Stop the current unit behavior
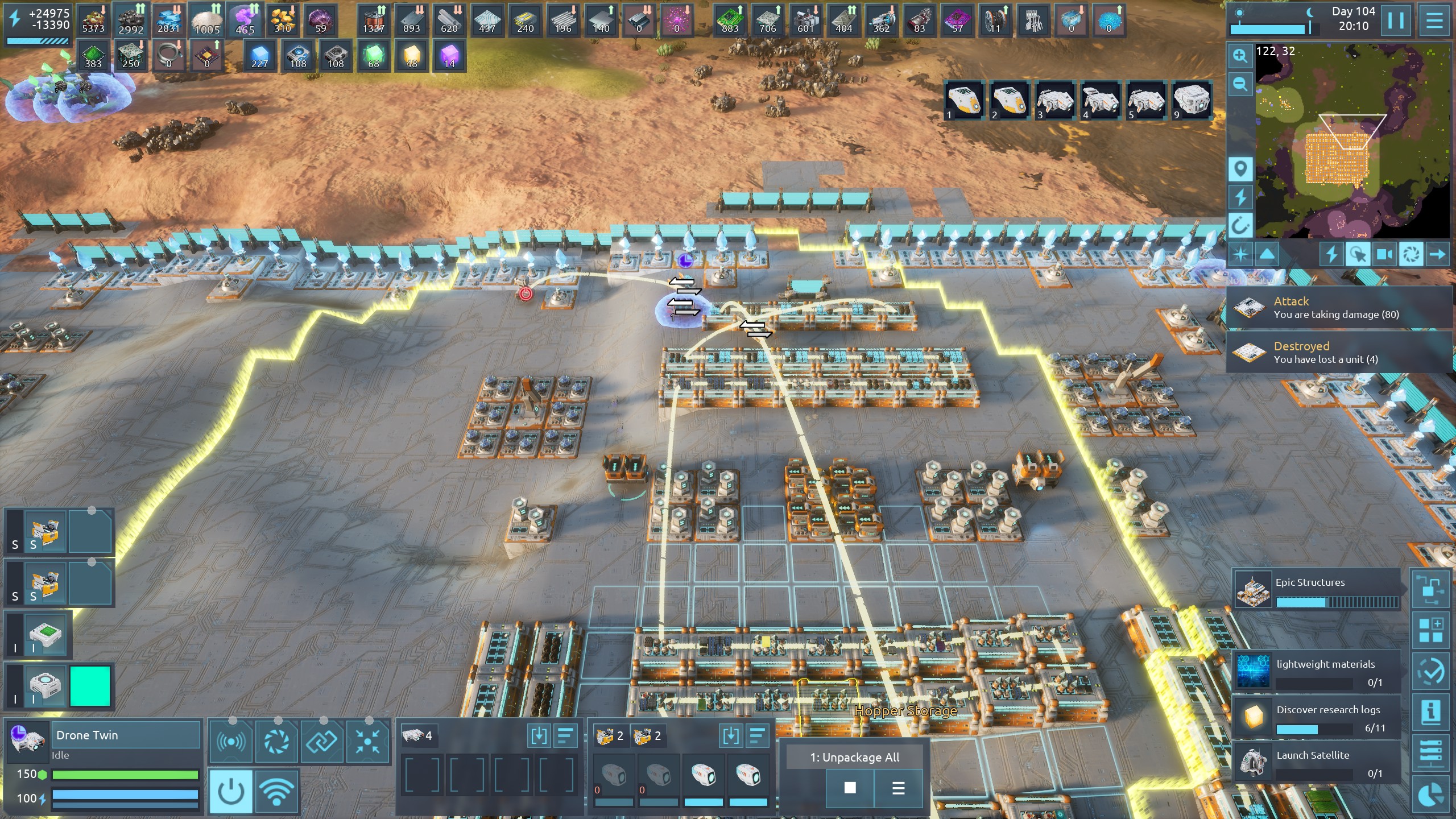Viewport: 1456px width, 819px height. click(x=850, y=788)
